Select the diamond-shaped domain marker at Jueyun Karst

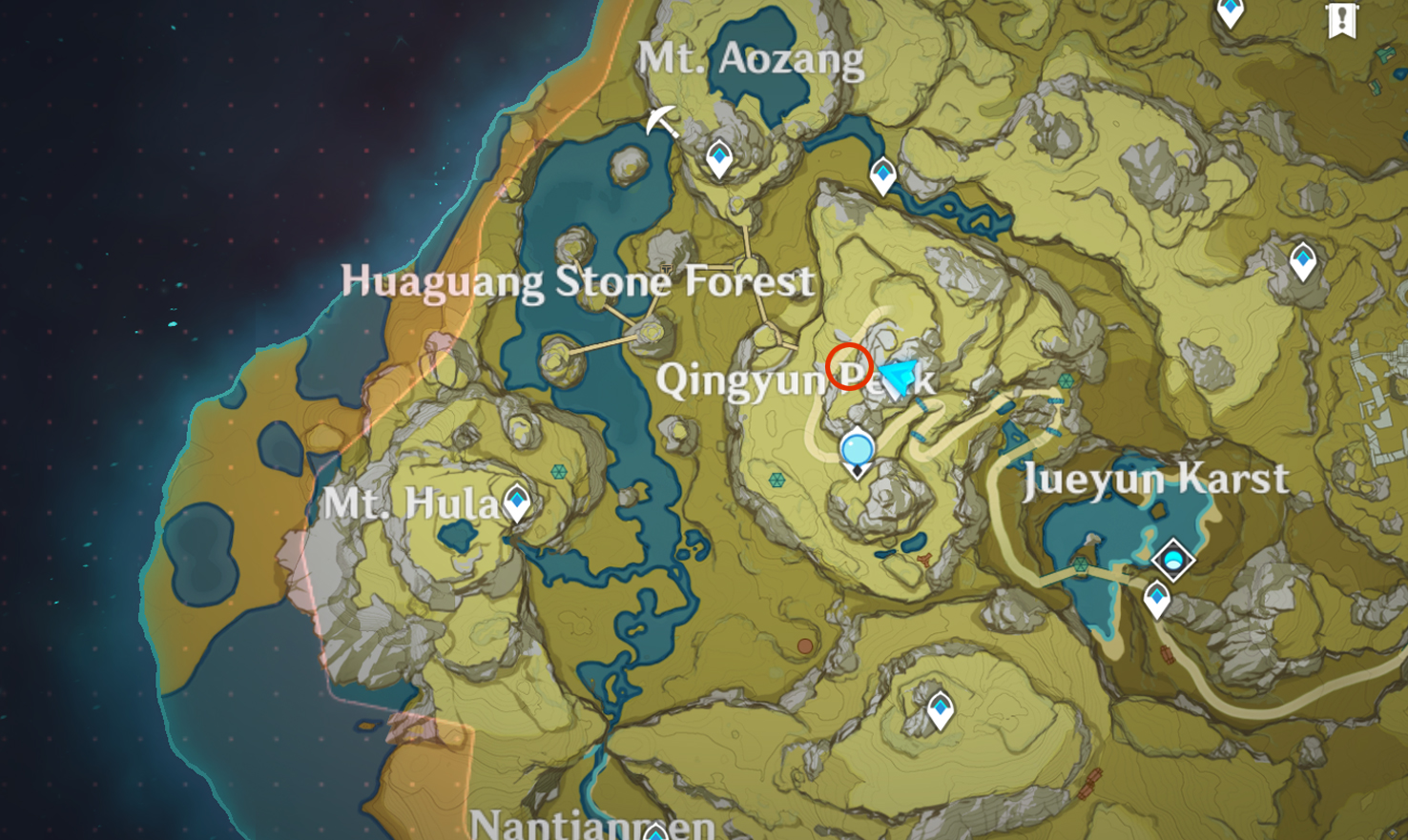[1172, 559]
